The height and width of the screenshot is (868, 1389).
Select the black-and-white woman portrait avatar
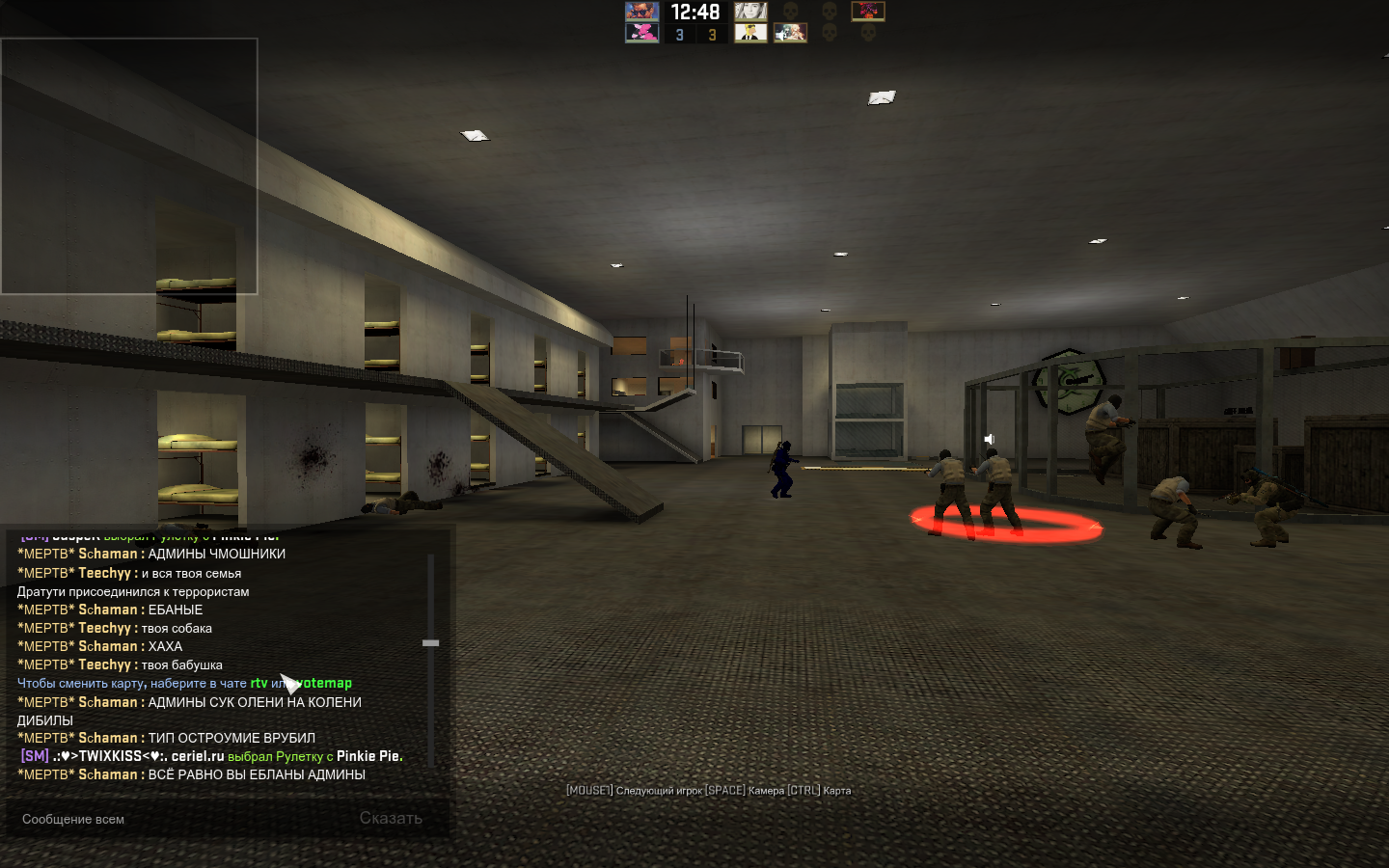(750, 12)
